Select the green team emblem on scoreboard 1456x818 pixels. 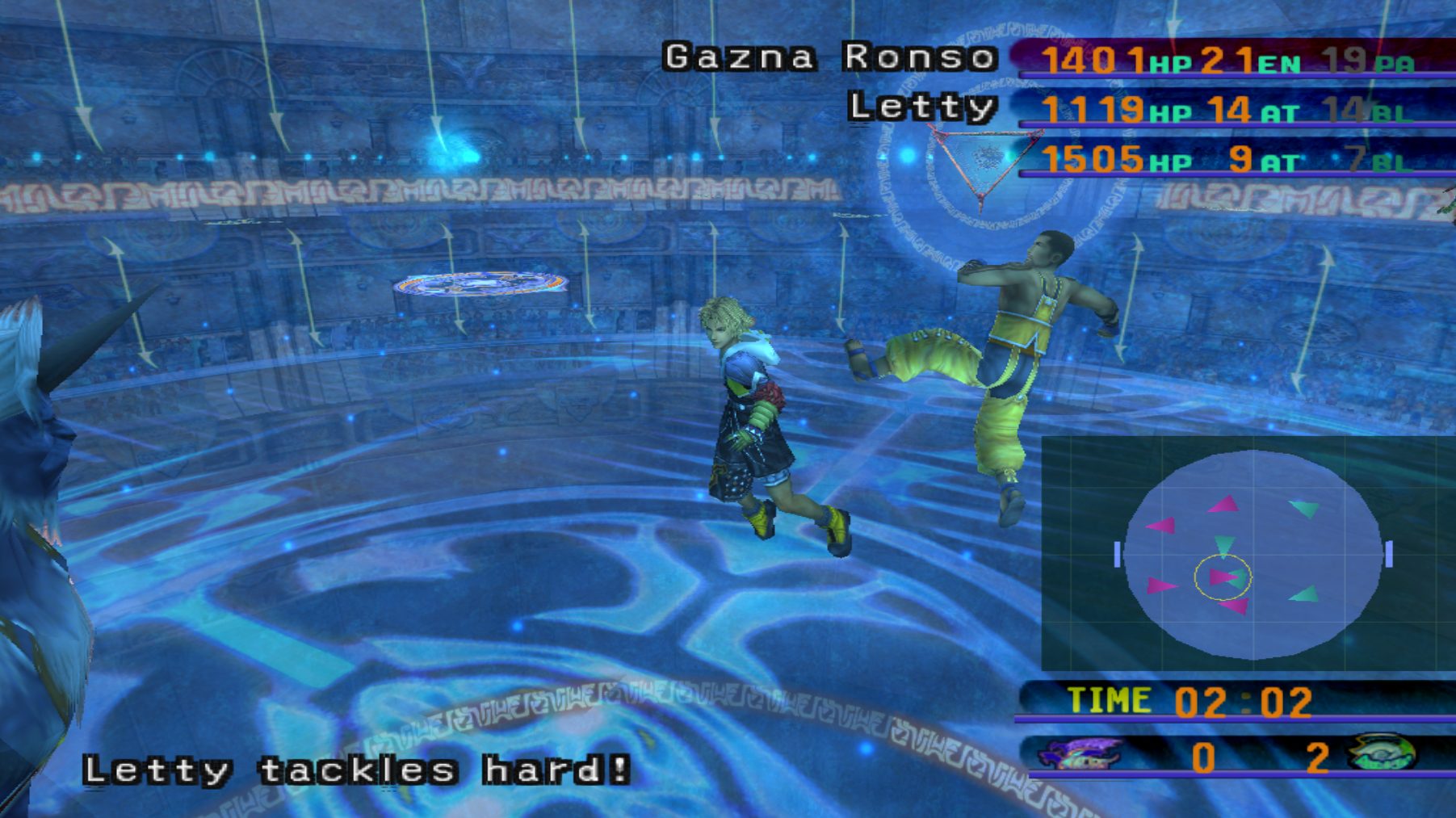[x=1383, y=753]
